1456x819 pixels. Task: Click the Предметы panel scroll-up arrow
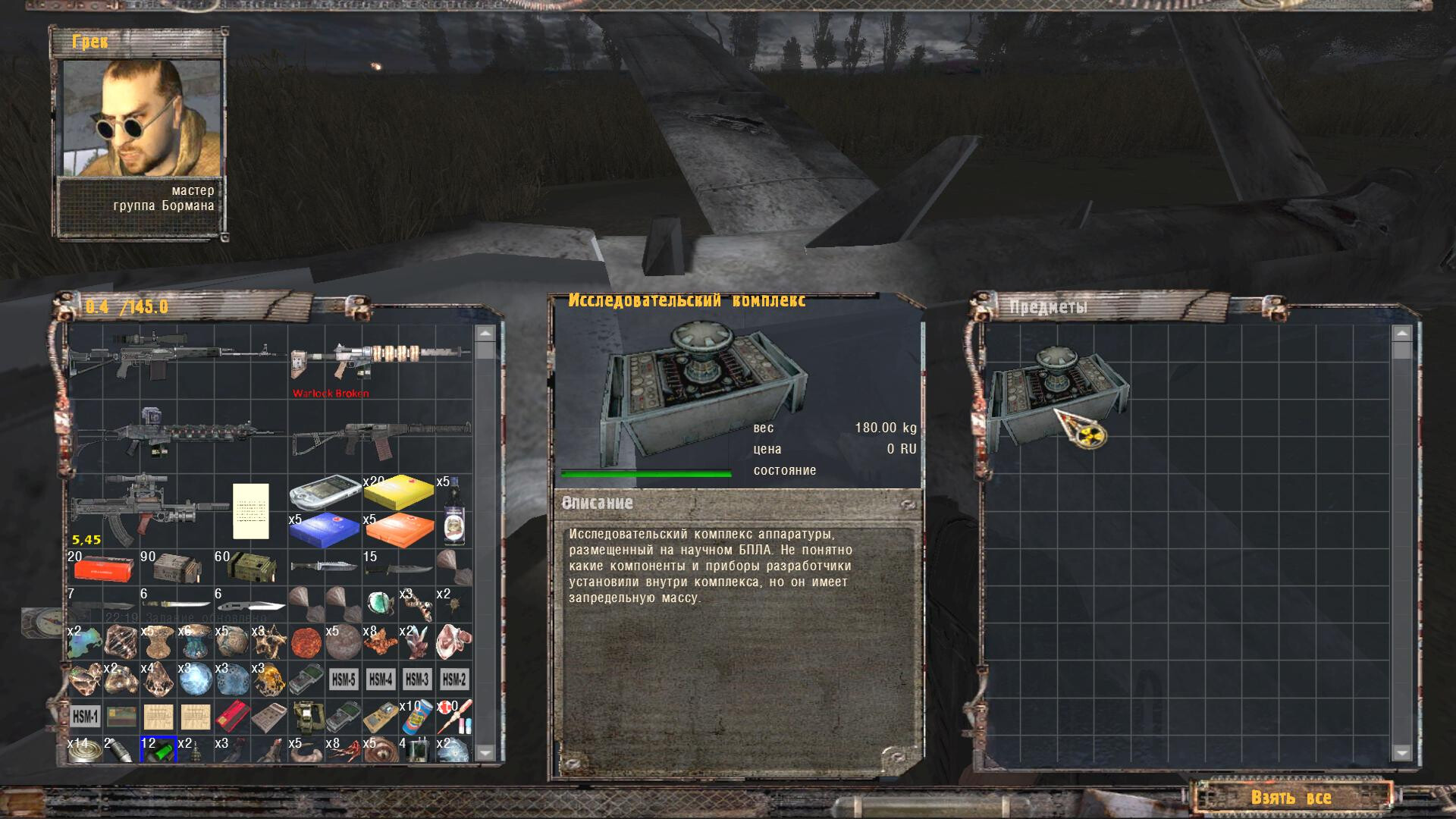[x=1401, y=334]
